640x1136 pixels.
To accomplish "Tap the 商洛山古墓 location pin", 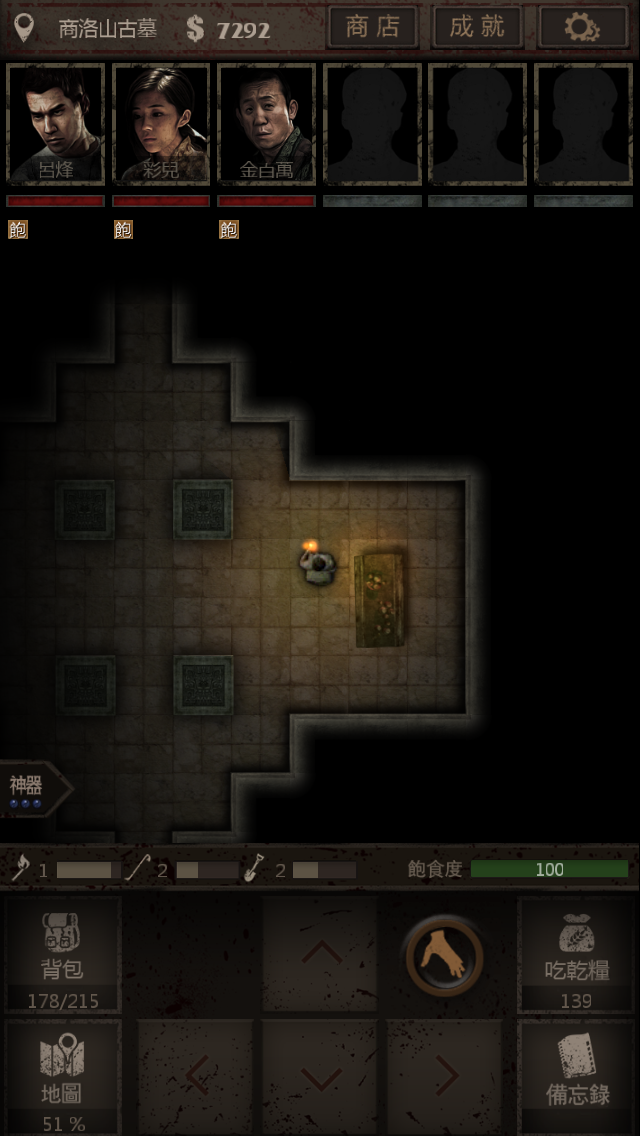I will (24, 28).
